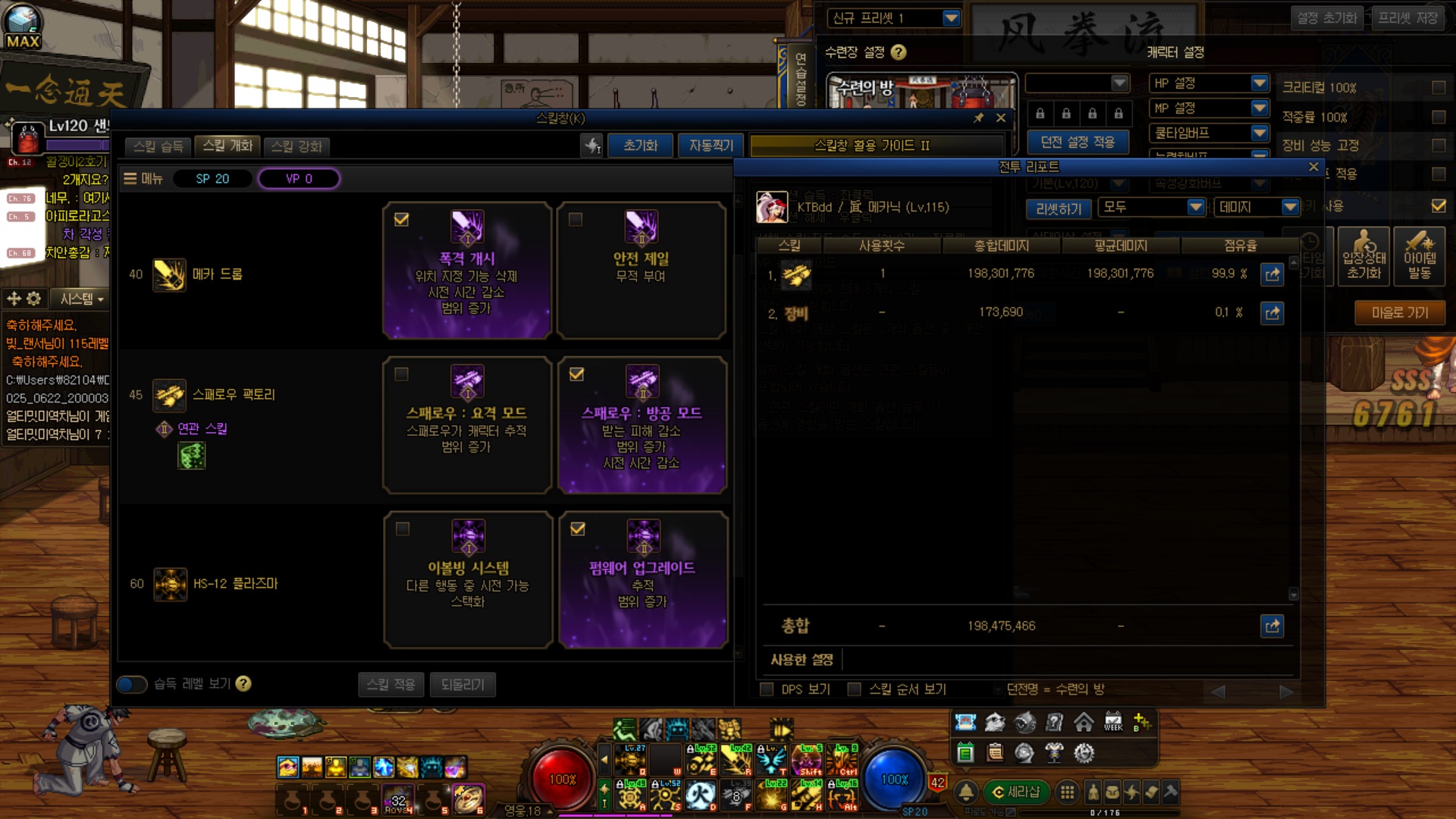The width and height of the screenshot is (1456, 819).
Task: Choose 스패로우 : 요격 모드 enhancement
Action: (x=466, y=425)
